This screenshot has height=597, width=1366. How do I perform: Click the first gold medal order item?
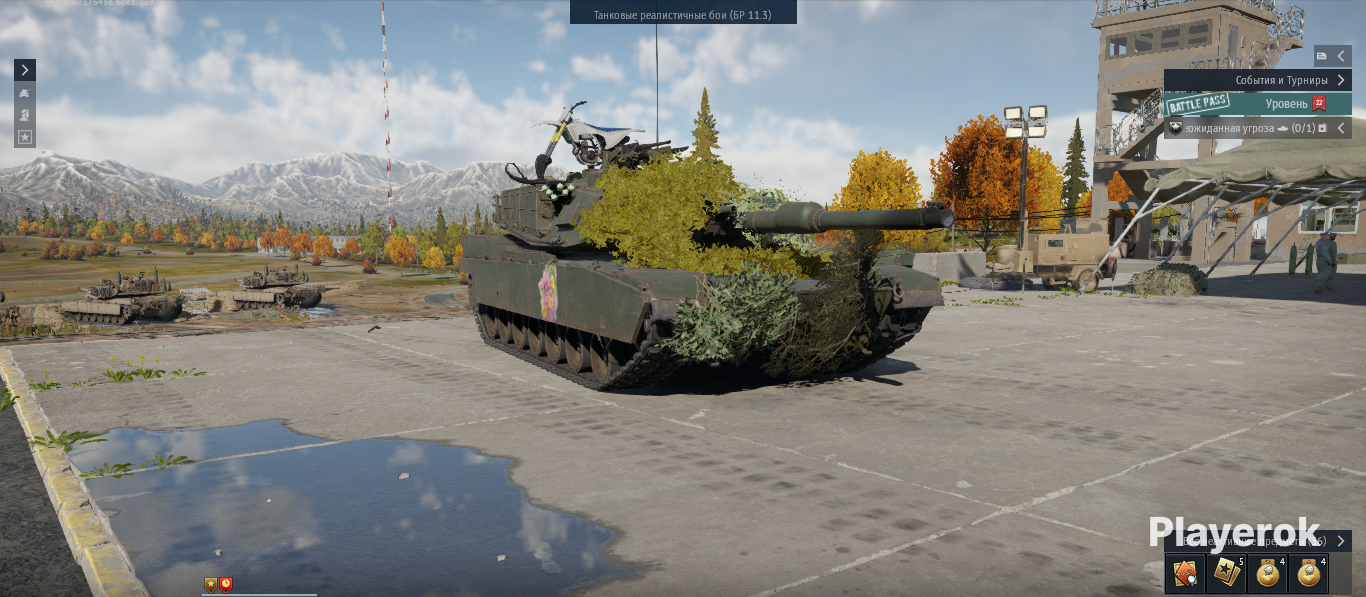point(1267,574)
